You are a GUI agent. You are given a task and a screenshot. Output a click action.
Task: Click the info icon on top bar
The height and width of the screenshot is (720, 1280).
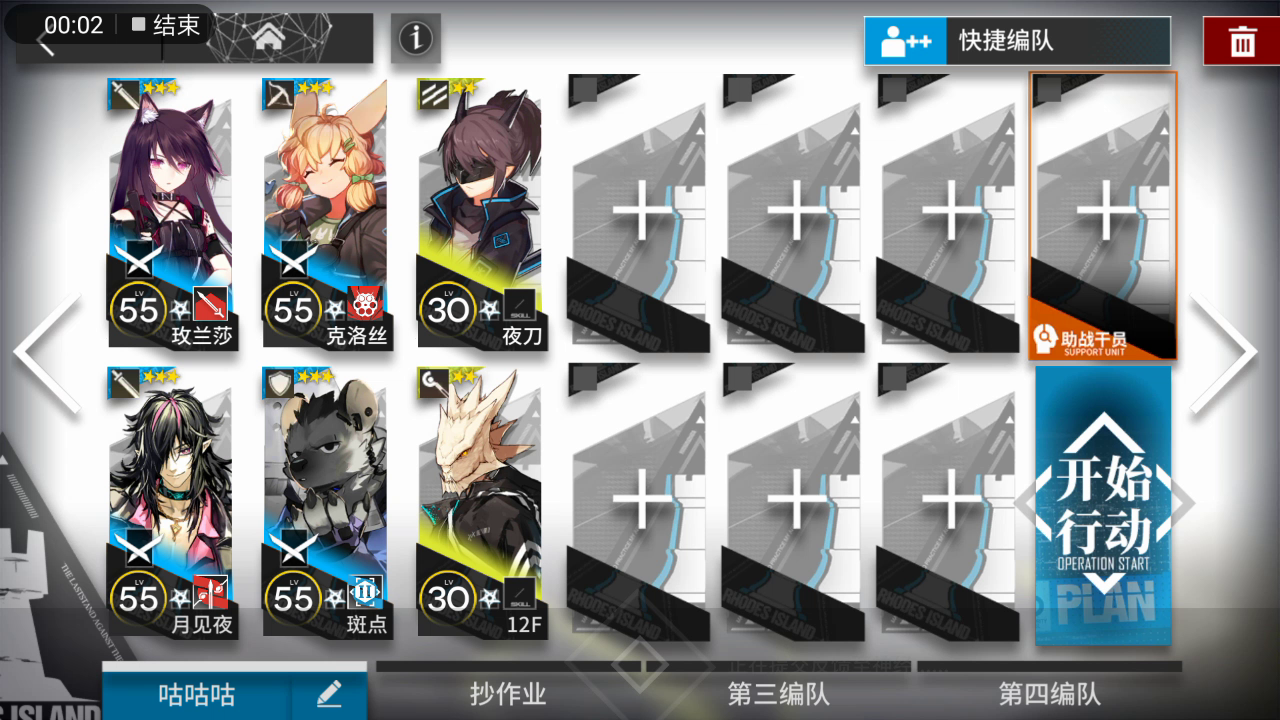pyautogui.click(x=416, y=38)
